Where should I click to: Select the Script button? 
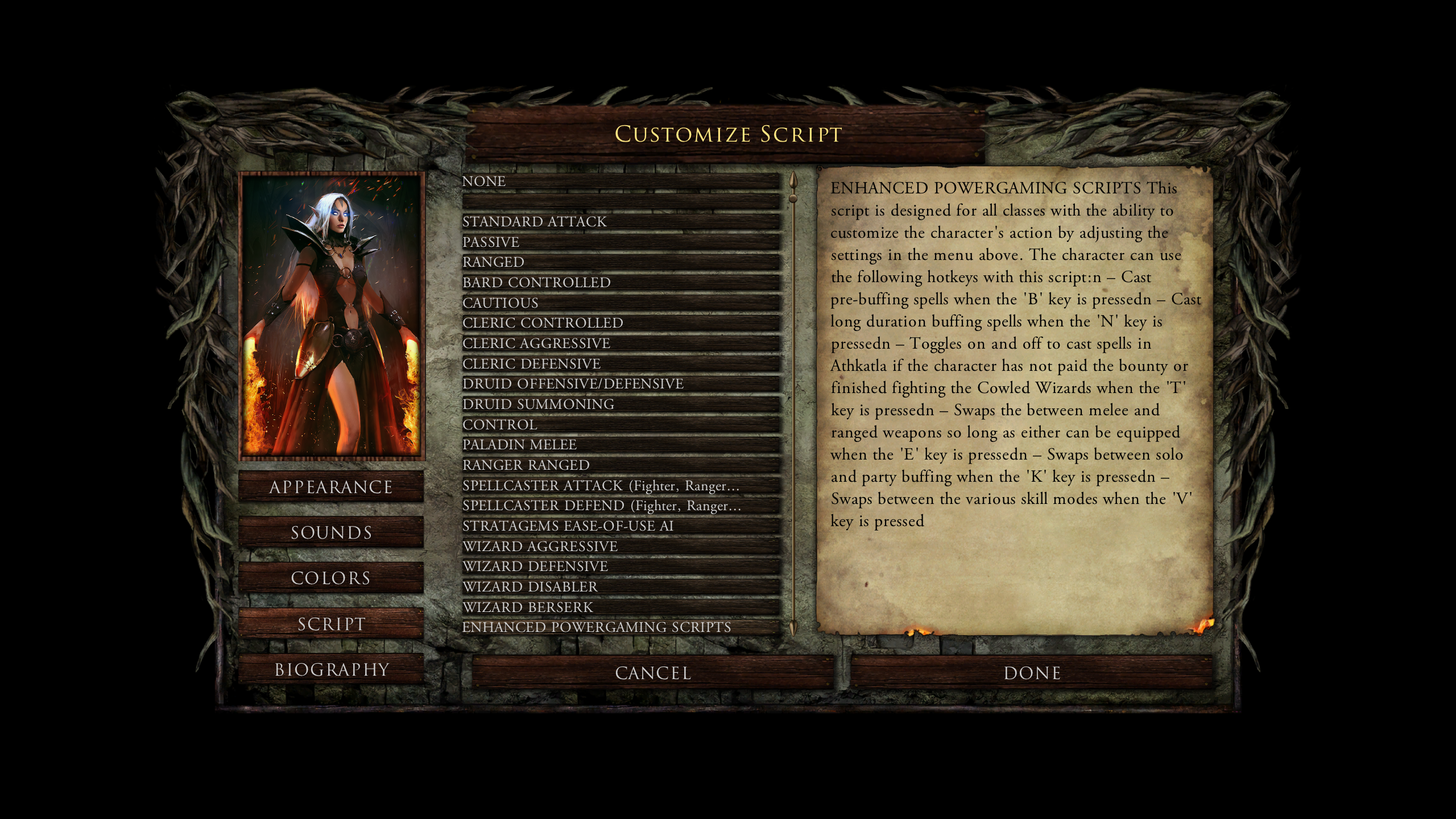(x=330, y=624)
